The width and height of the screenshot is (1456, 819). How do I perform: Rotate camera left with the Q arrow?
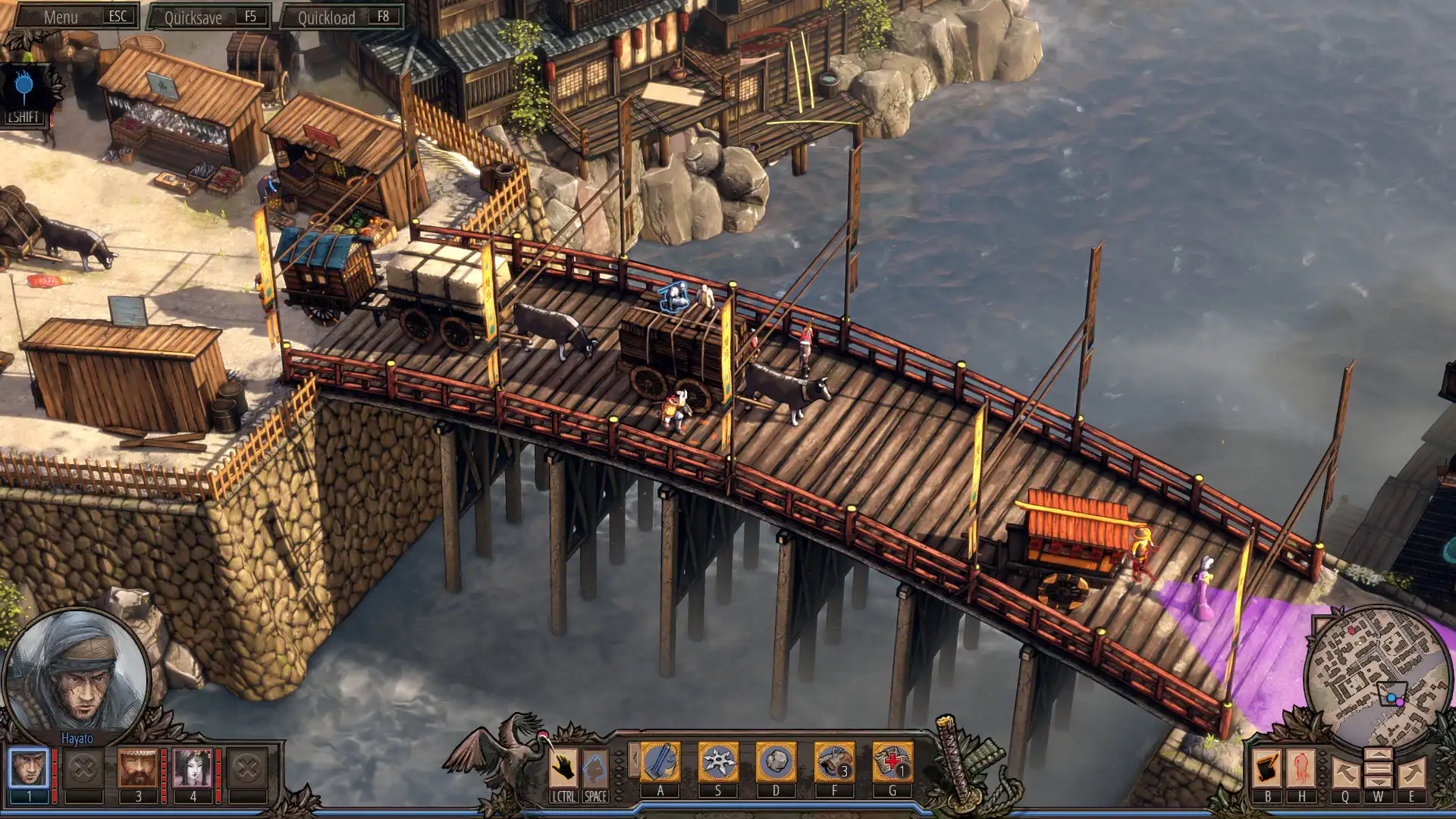[1346, 770]
